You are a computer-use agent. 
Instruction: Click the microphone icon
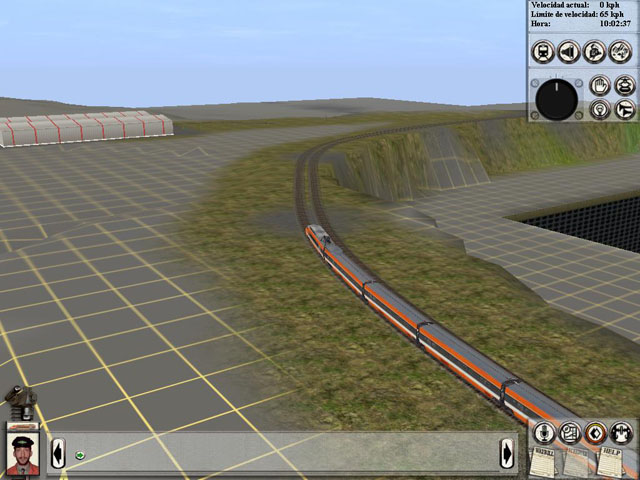pos(543,433)
